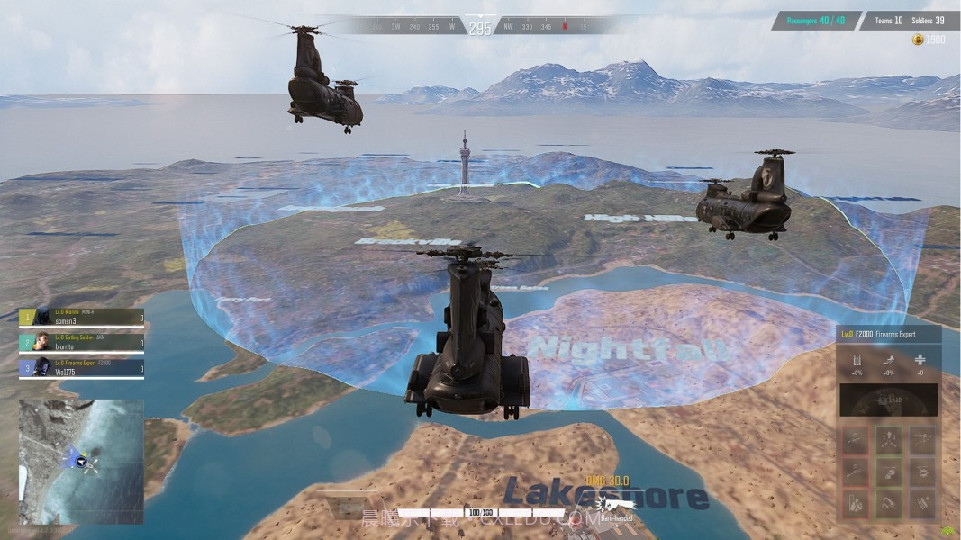This screenshot has width=961, height=540.
Task: Open the minimap
Action: point(81,461)
